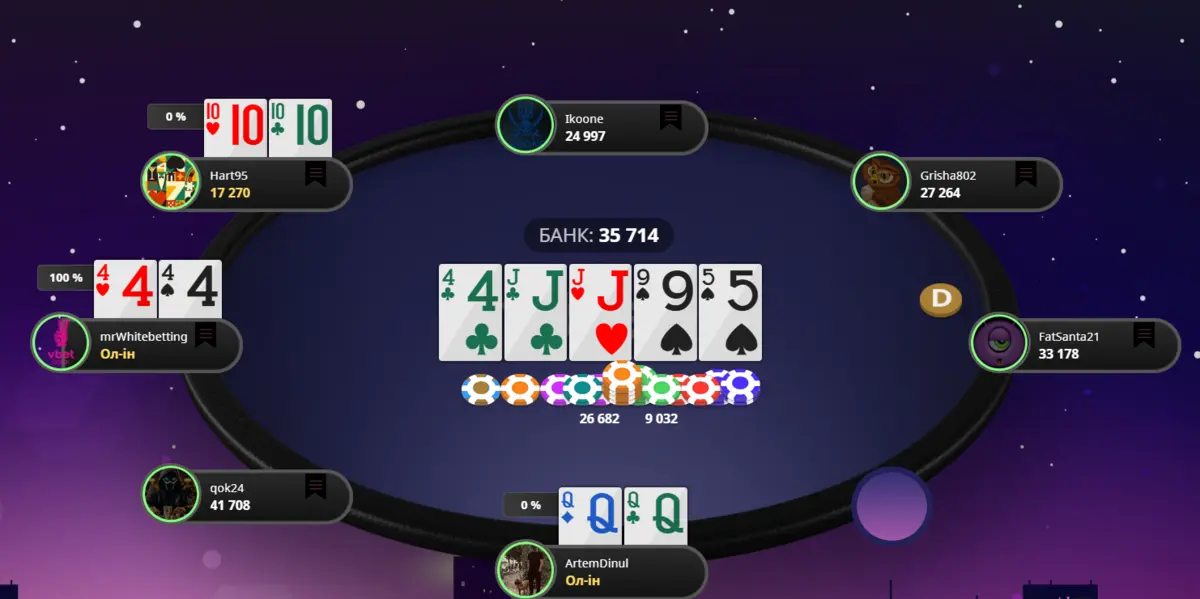Select FatSanta21's purple avatar
Image resolution: width=1200 pixels, height=599 pixels.
coord(999,343)
